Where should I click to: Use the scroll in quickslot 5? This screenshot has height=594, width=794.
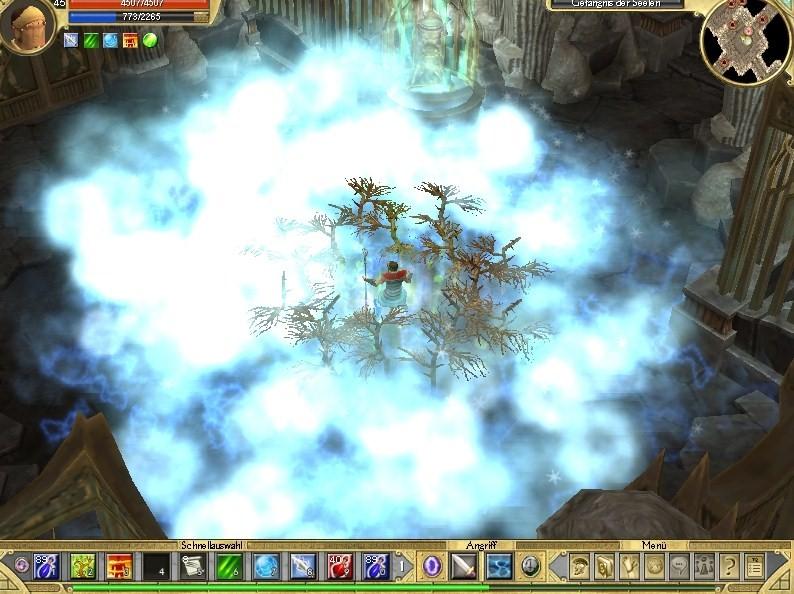[192, 567]
